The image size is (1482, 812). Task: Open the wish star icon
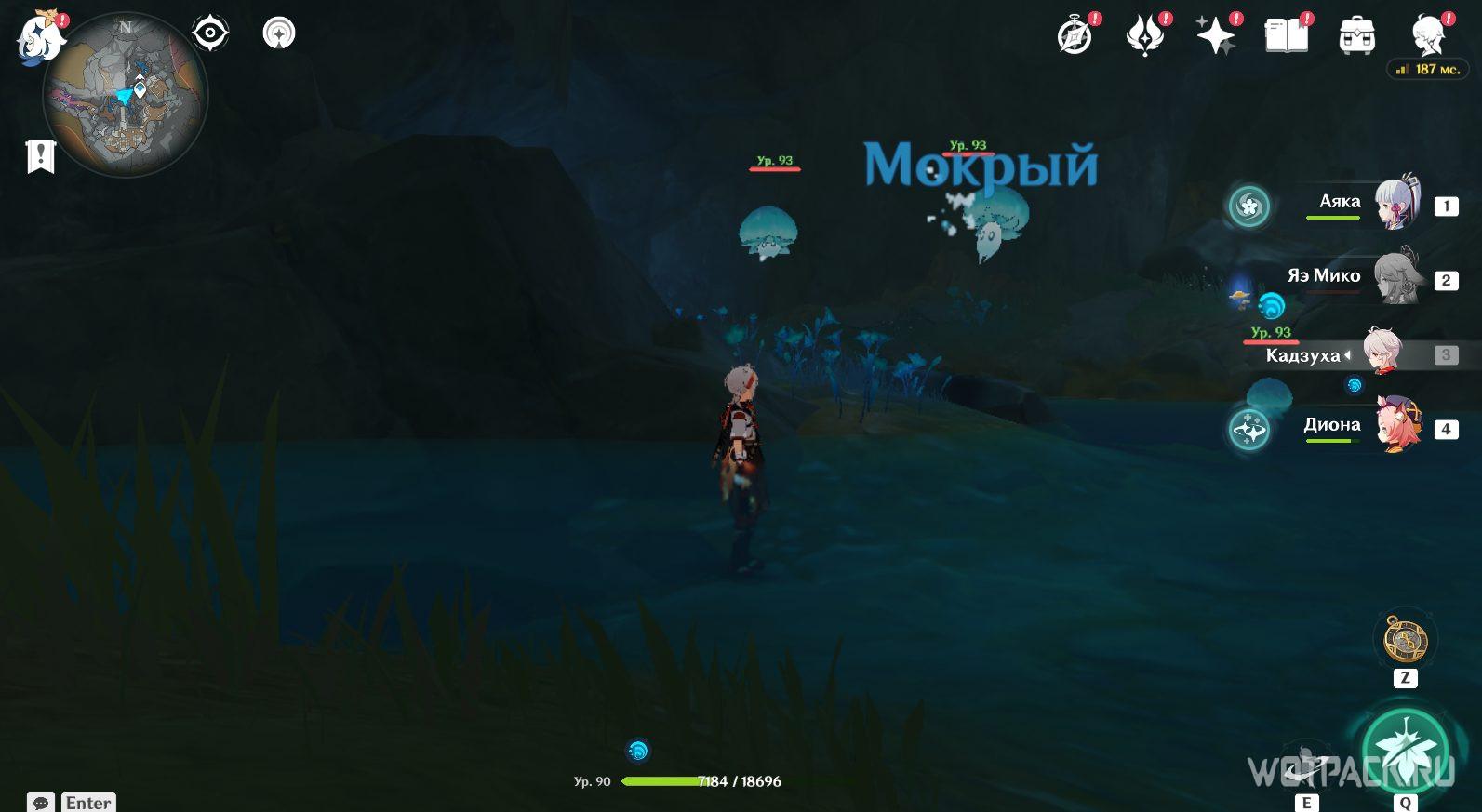[x=1216, y=36]
